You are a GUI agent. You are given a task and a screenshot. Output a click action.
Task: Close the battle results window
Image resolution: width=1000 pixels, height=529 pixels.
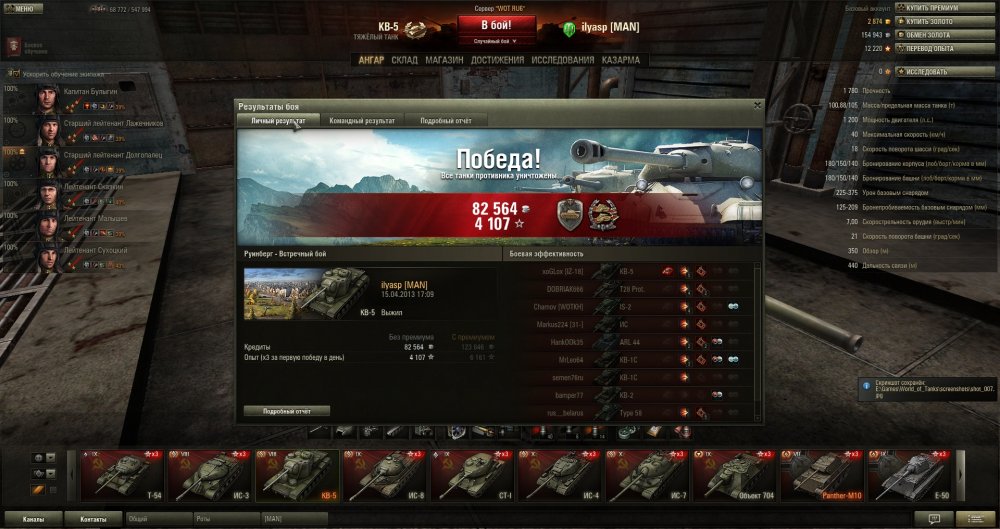757,105
